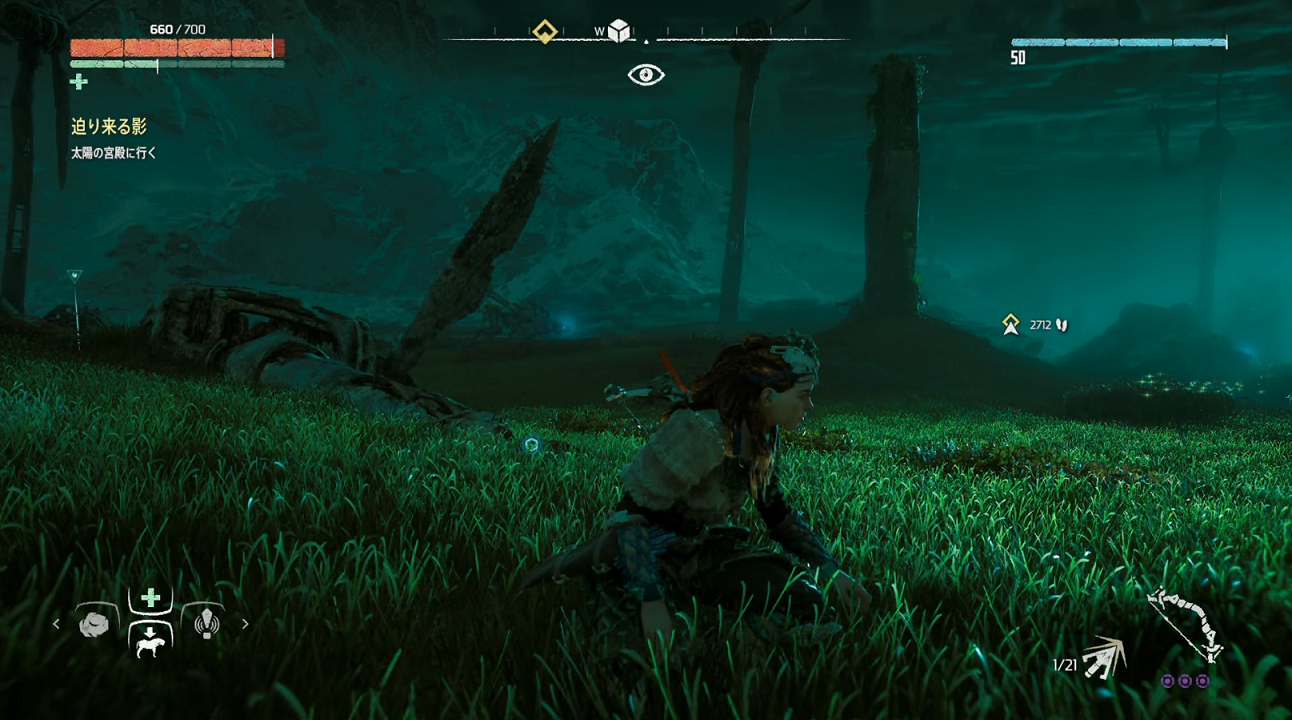1292x720 pixels.
Task: Select the rock tool slot
Action: (x=94, y=625)
